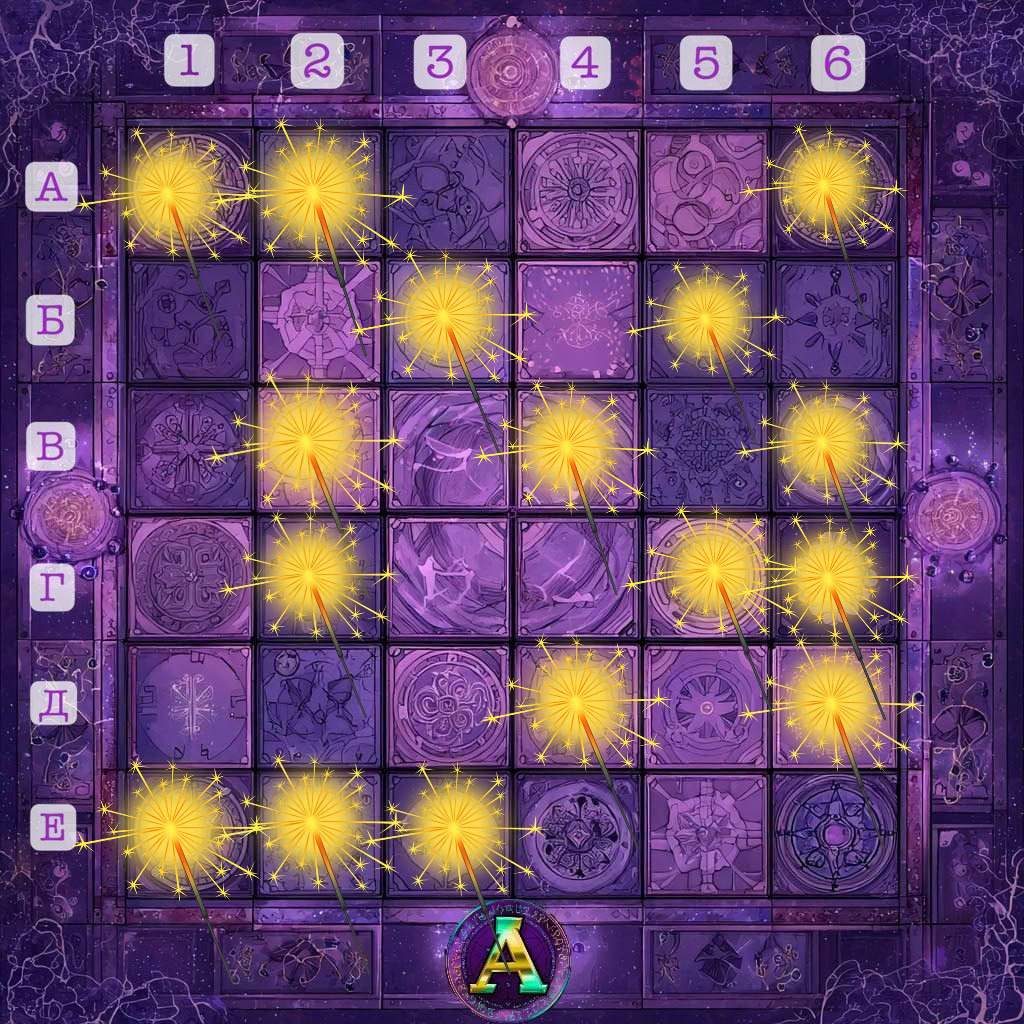Choose the sparkler tile at row Е, column 1
Image resolution: width=1024 pixels, height=1024 pixels.
point(189,832)
